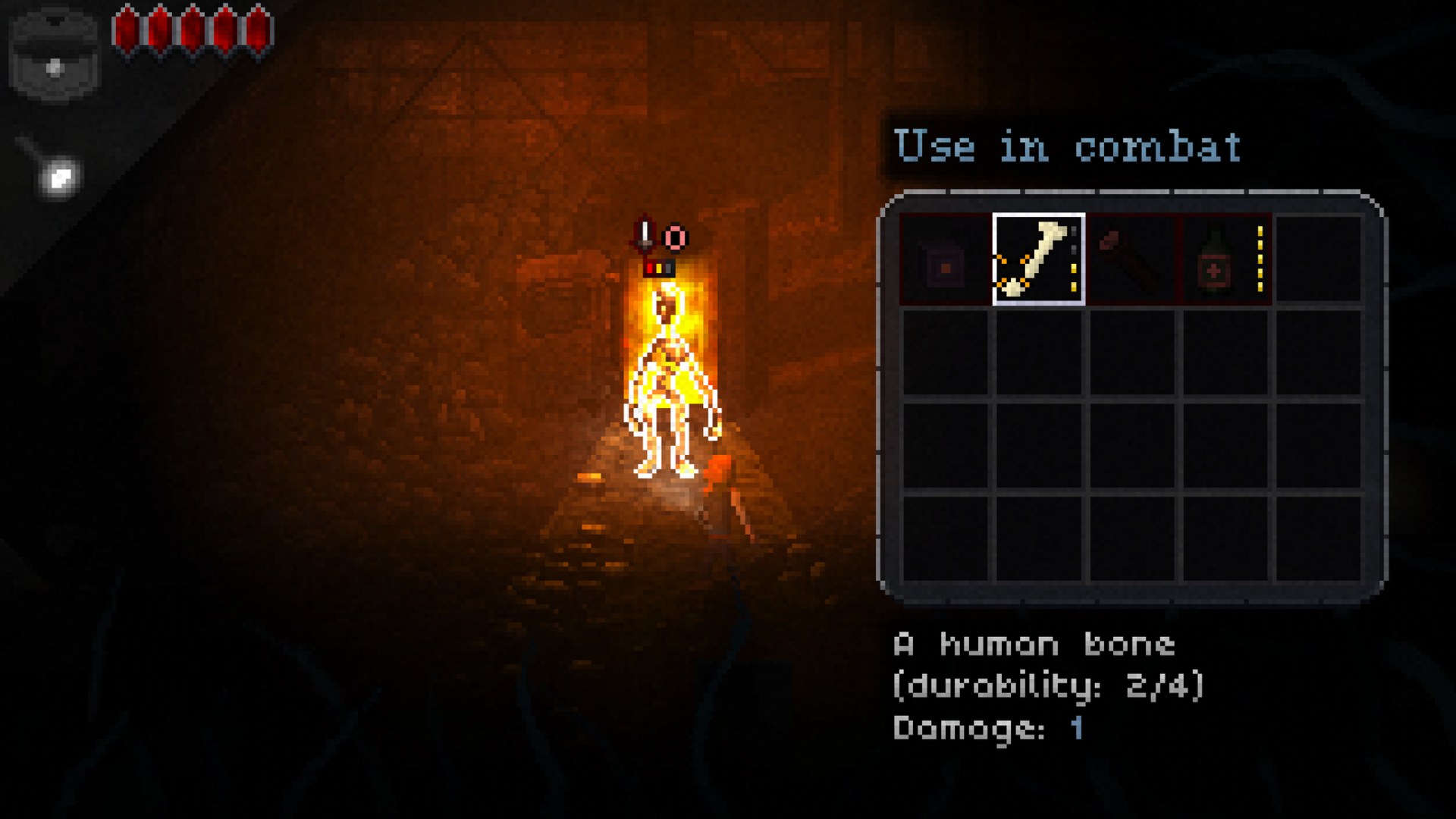The height and width of the screenshot is (819, 1456).
Task: Open the backpack icon in the corner
Action: click(x=55, y=54)
